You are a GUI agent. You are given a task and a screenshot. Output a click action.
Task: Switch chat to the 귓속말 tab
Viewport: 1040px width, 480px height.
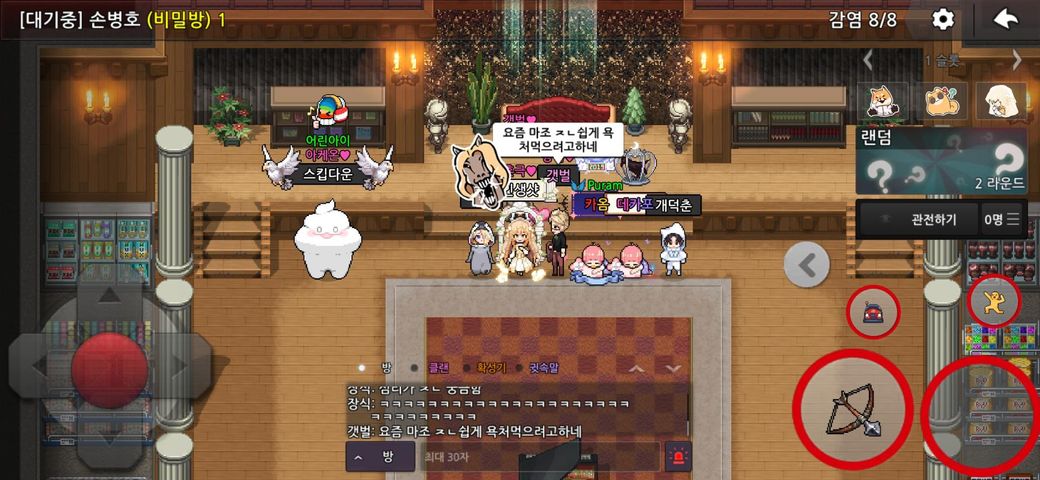click(547, 368)
